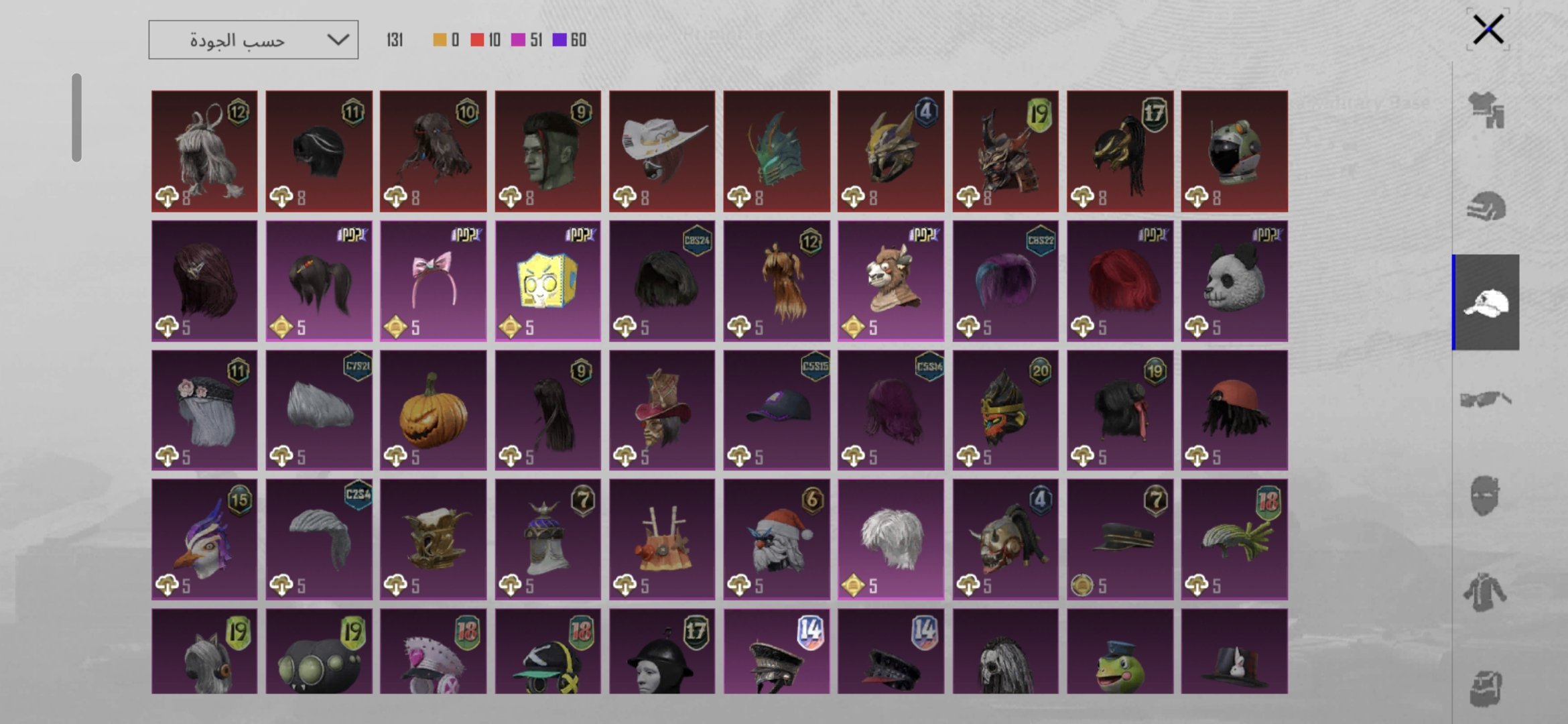Select the white cowboy hat item
Screen dimensions: 1568x724
(662, 152)
